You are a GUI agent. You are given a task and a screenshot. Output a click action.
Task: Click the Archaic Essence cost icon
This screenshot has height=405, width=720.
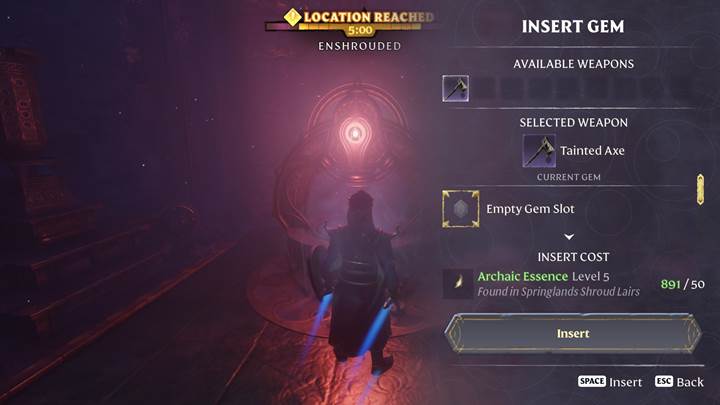[x=456, y=284]
